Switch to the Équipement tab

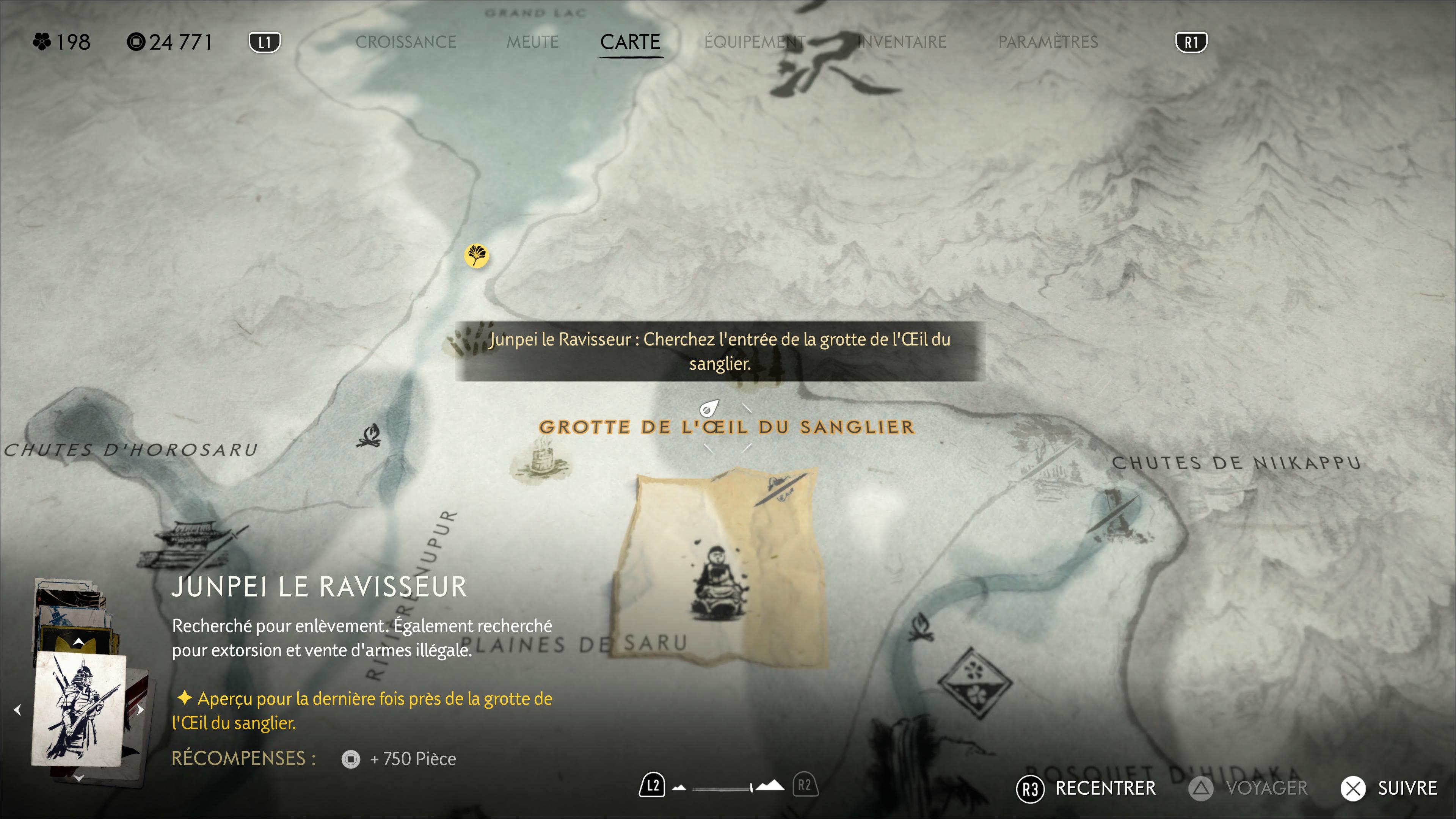(754, 42)
